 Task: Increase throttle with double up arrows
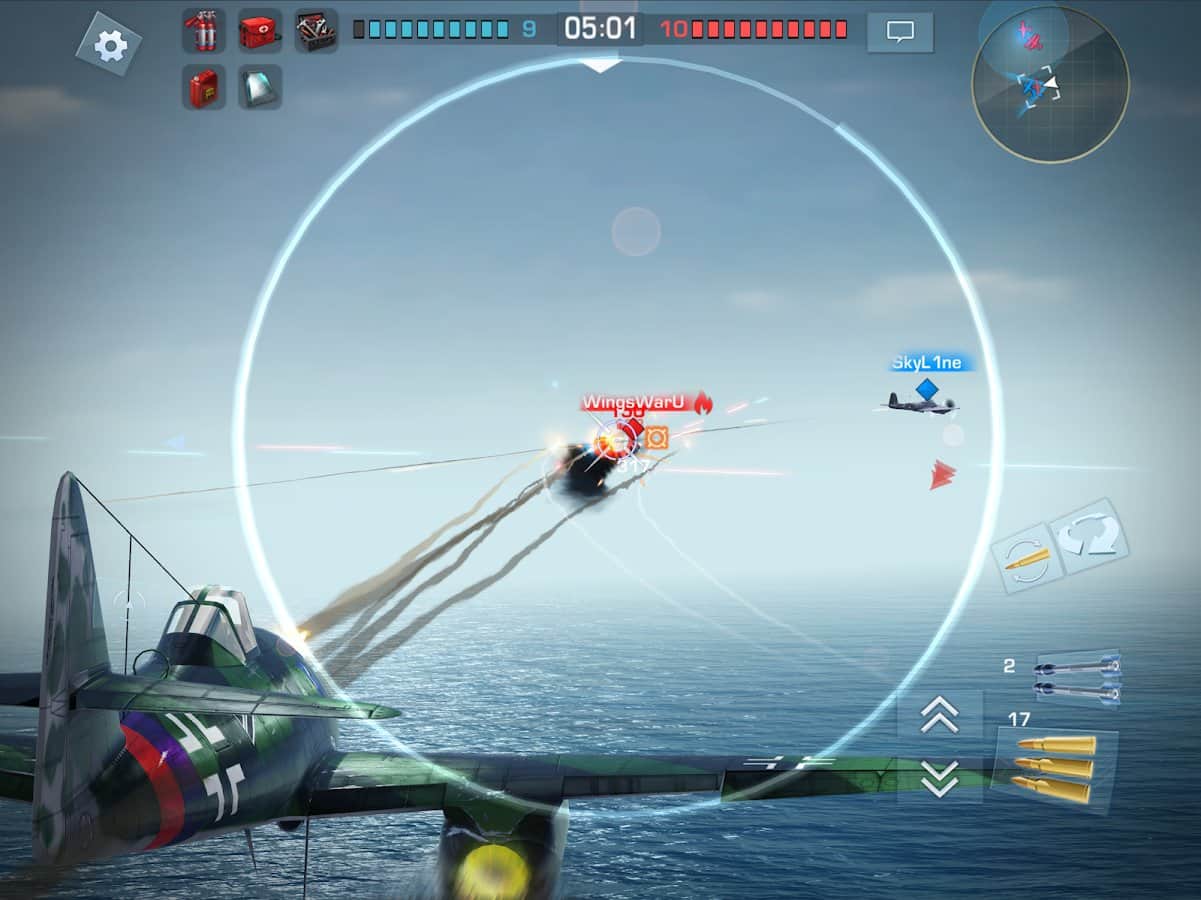(939, 714)
